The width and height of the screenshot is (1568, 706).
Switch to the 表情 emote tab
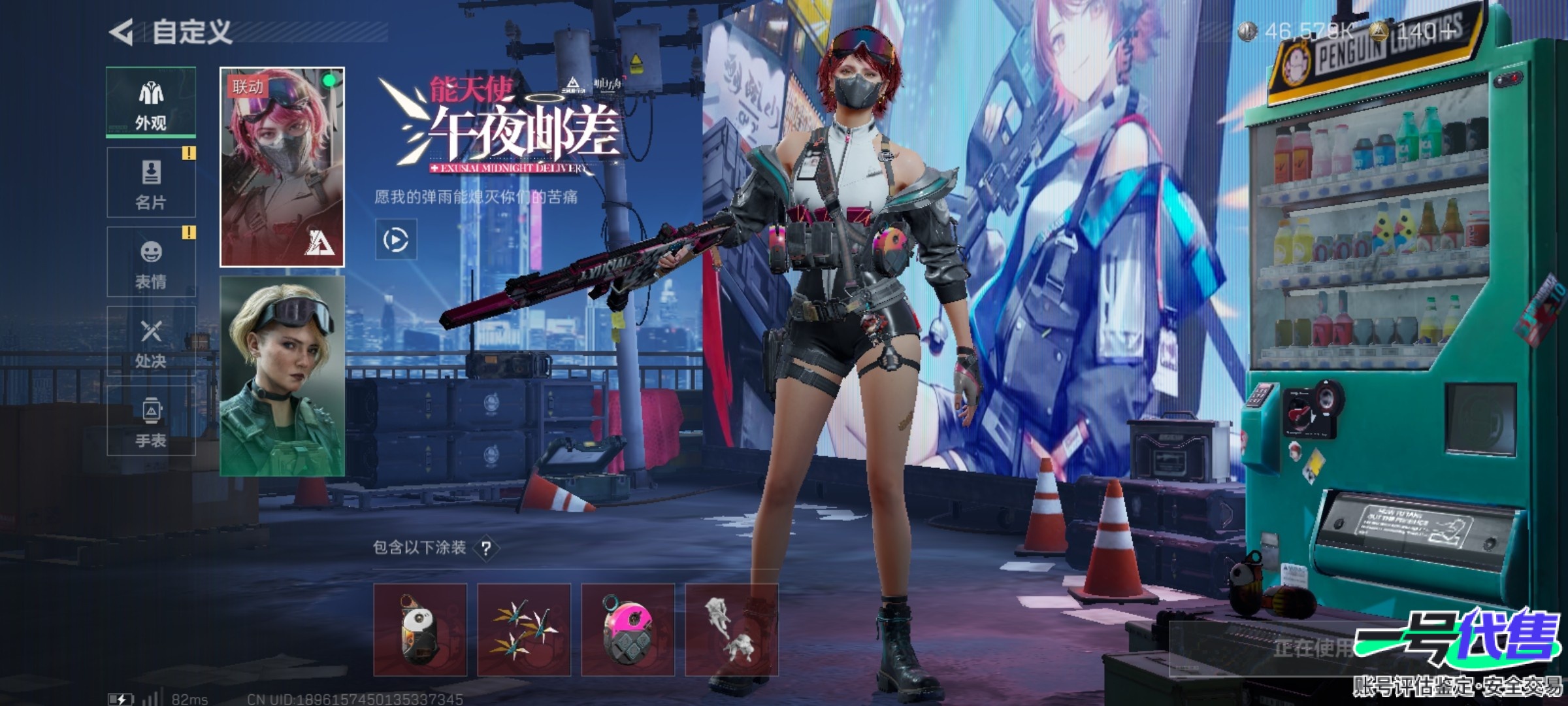[151, 262]
